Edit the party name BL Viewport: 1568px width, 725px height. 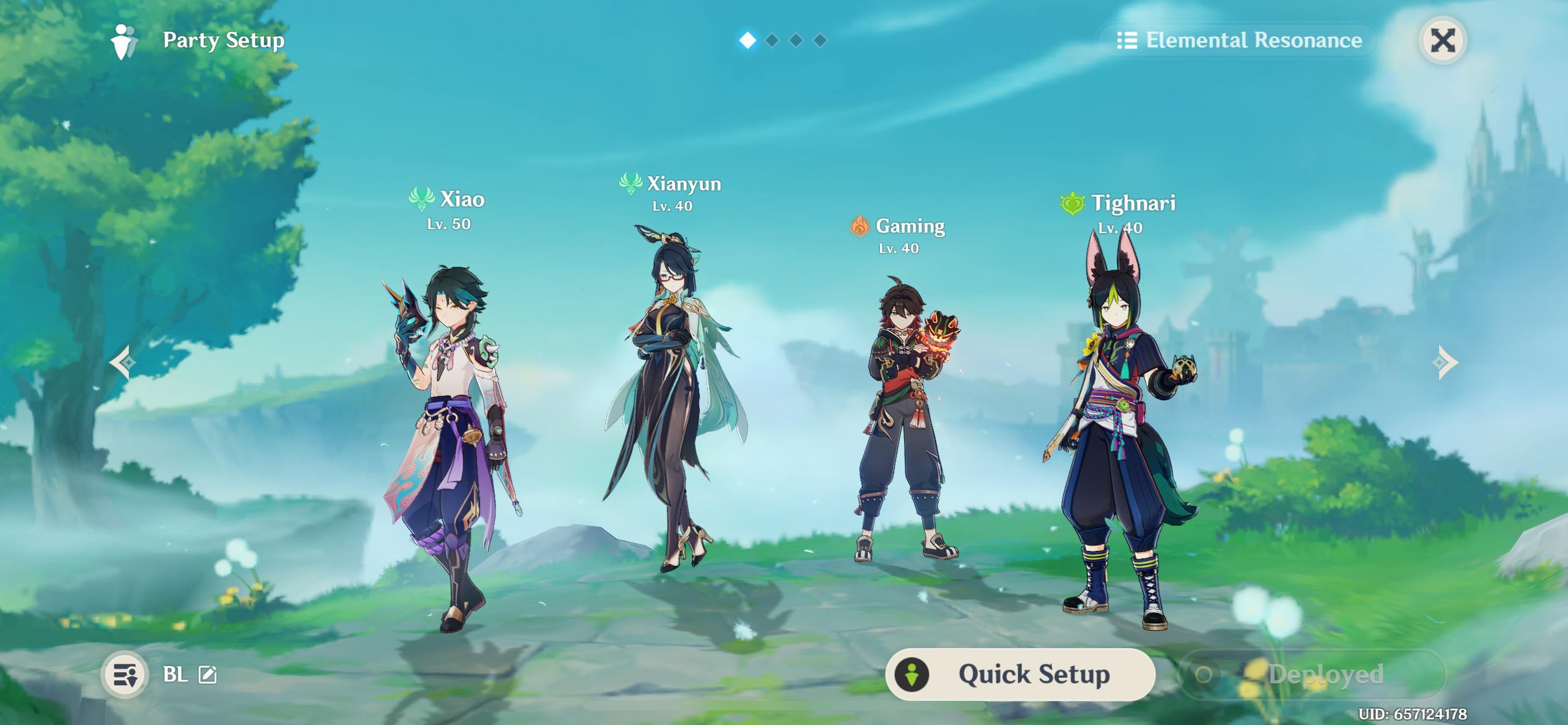pyautogui.click(x=207, y=674)
